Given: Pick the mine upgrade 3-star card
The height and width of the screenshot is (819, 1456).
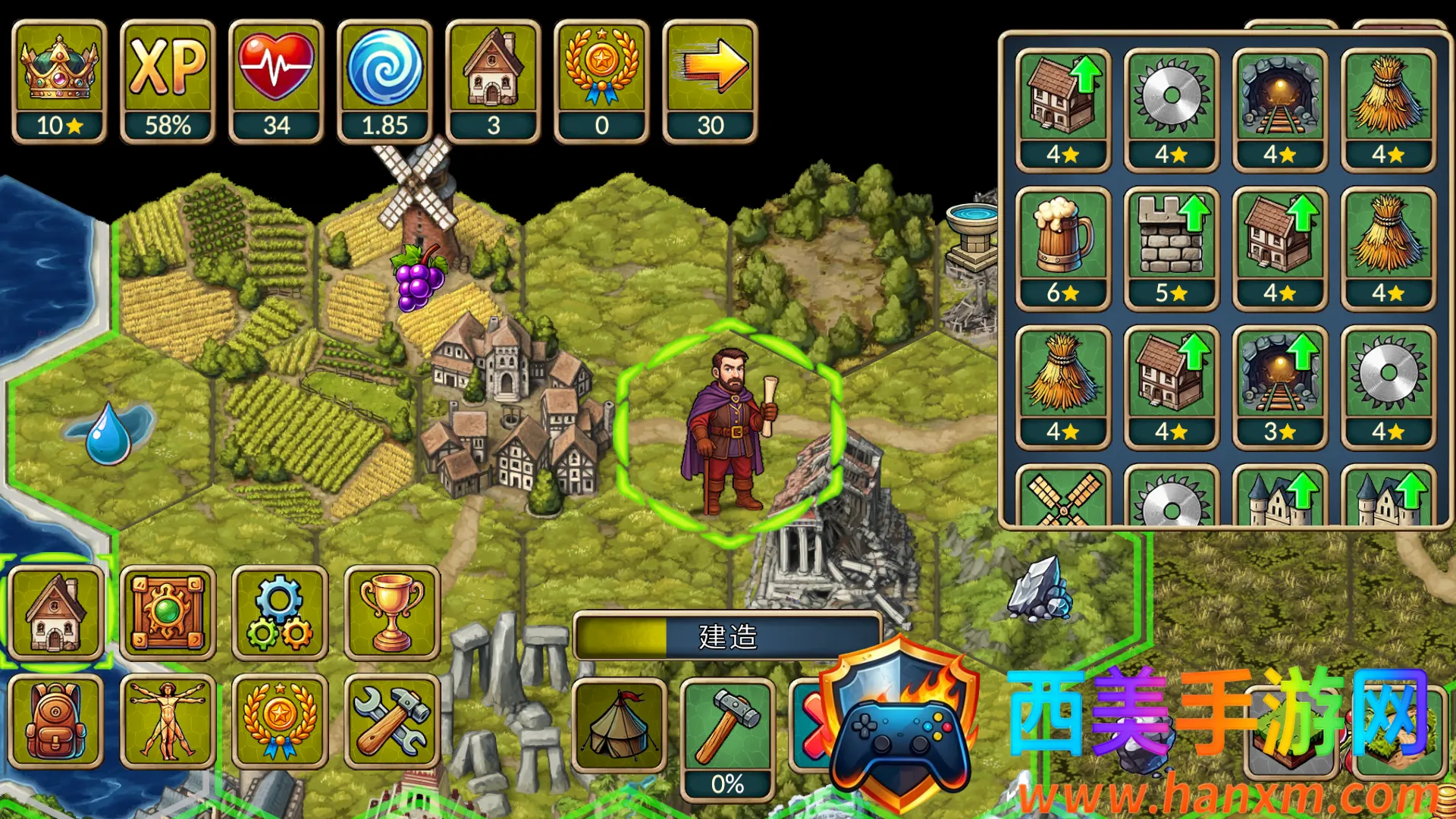Looking at the screenshot, I should click(1280, 386).
